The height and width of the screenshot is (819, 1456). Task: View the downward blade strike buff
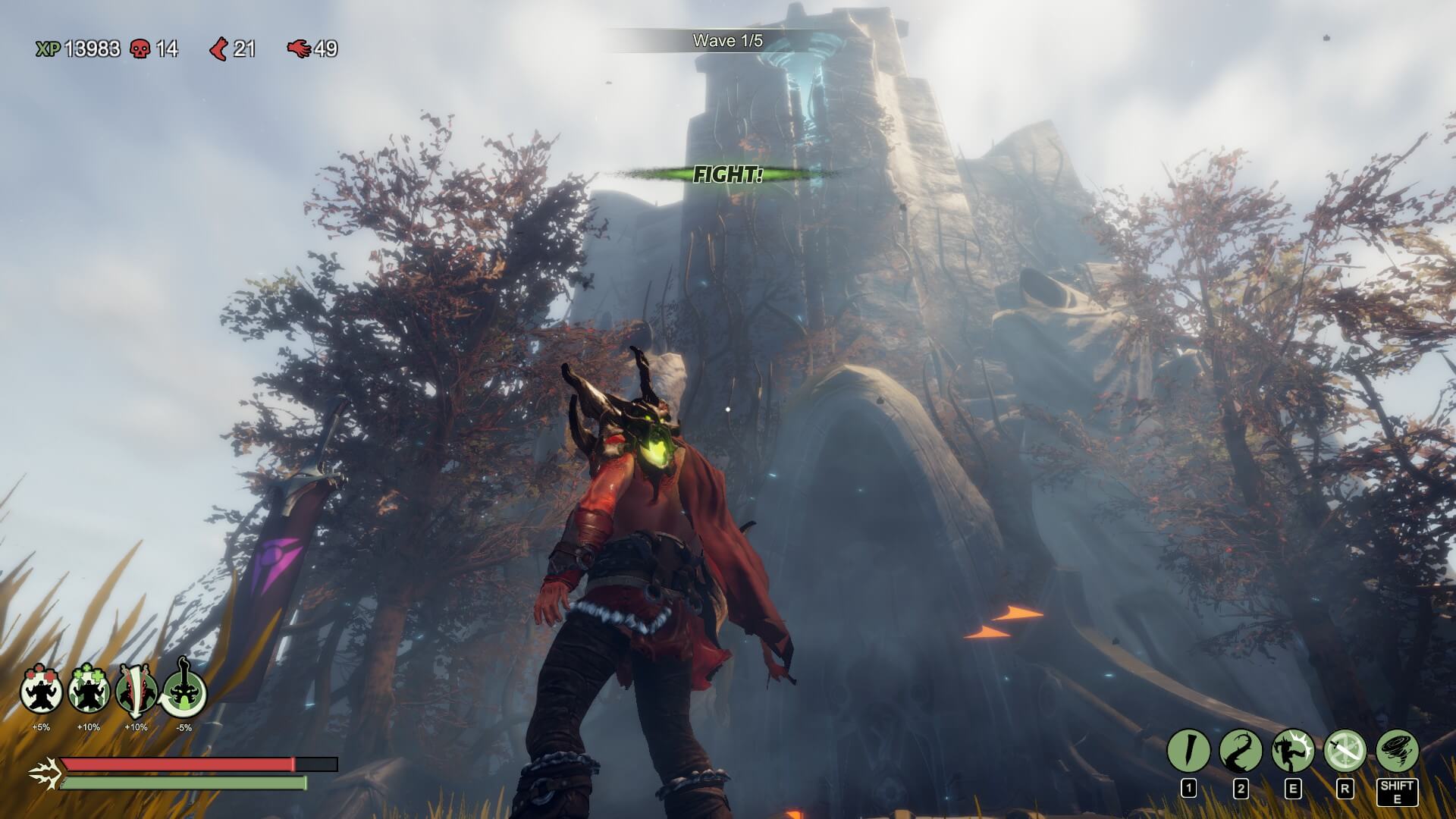coord(136,690)
